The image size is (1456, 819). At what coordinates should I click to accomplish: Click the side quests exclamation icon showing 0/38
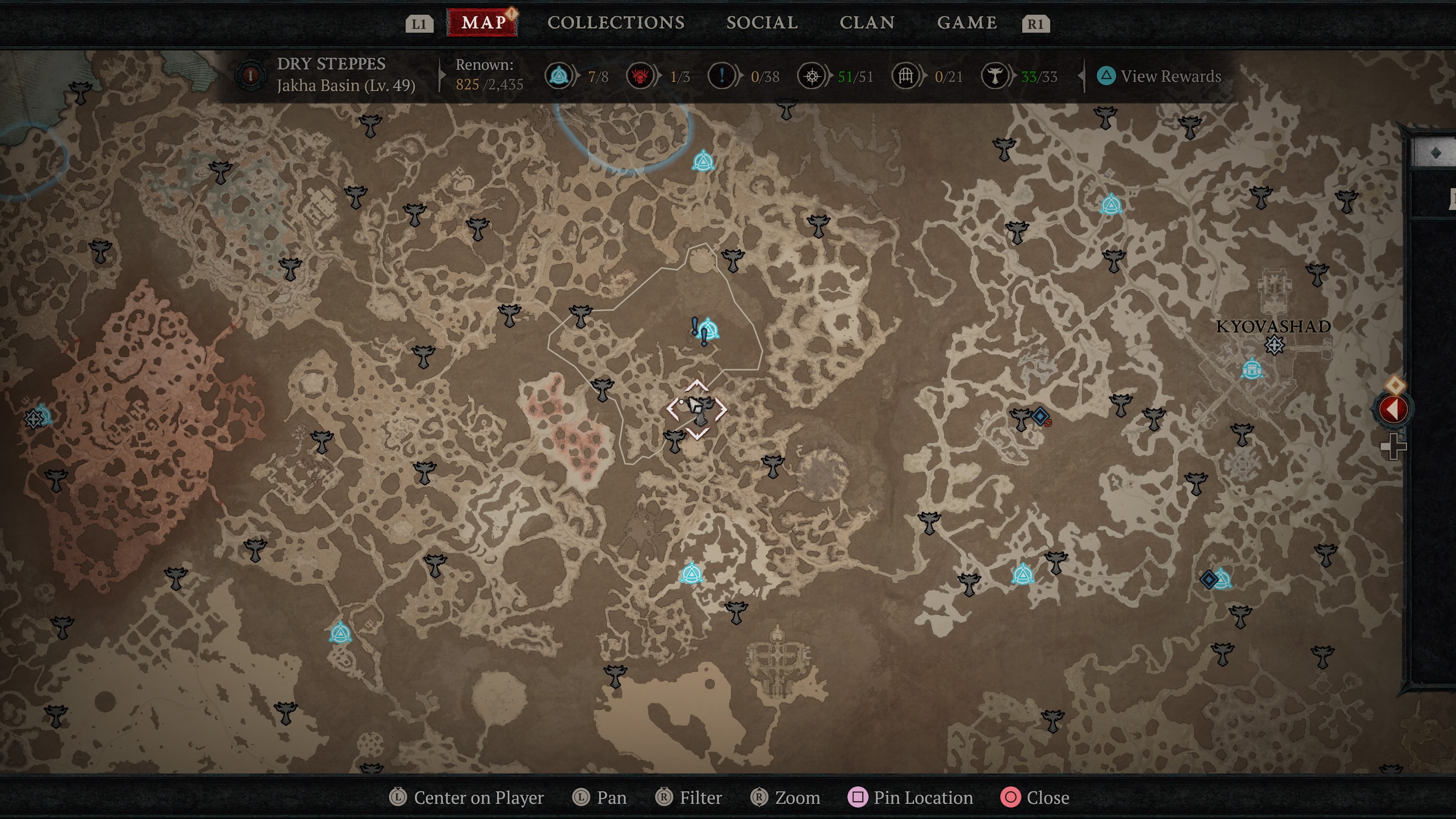721,76
